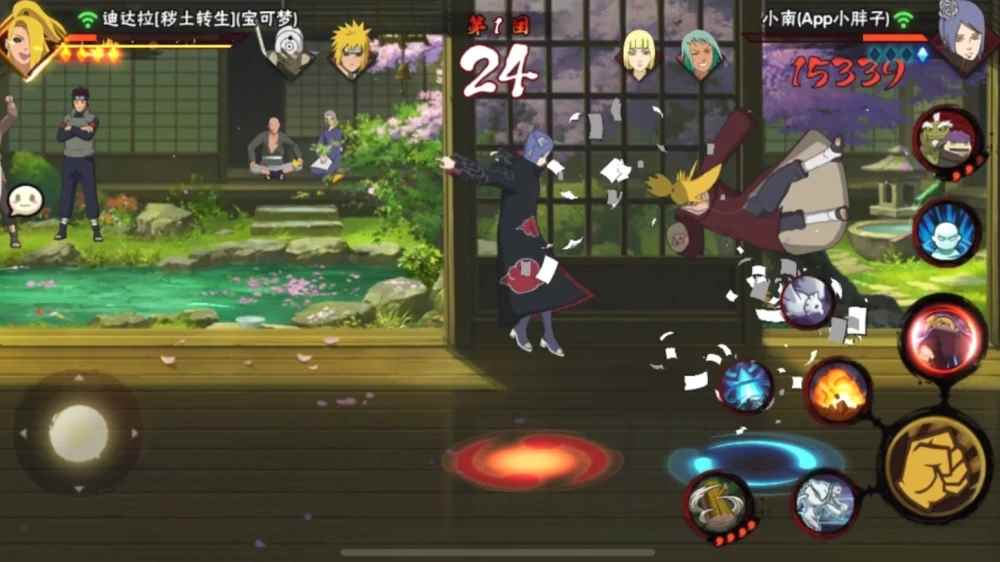The image size is (1000, 562).
Task: Use the scroll item skill
Action: pos(716,502)
